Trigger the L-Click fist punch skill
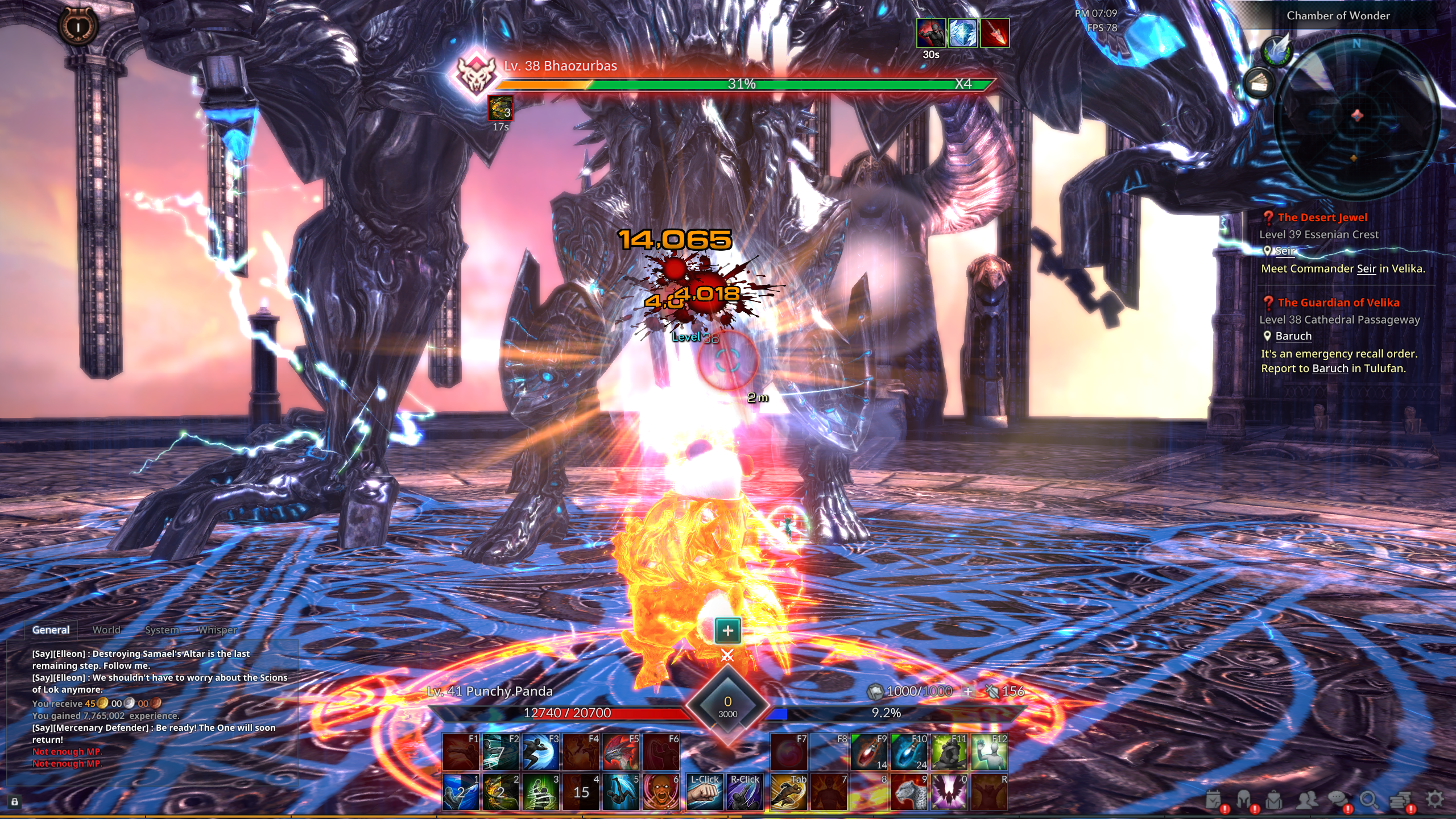This screenshot has height=819, width=1456. [704, 792]
